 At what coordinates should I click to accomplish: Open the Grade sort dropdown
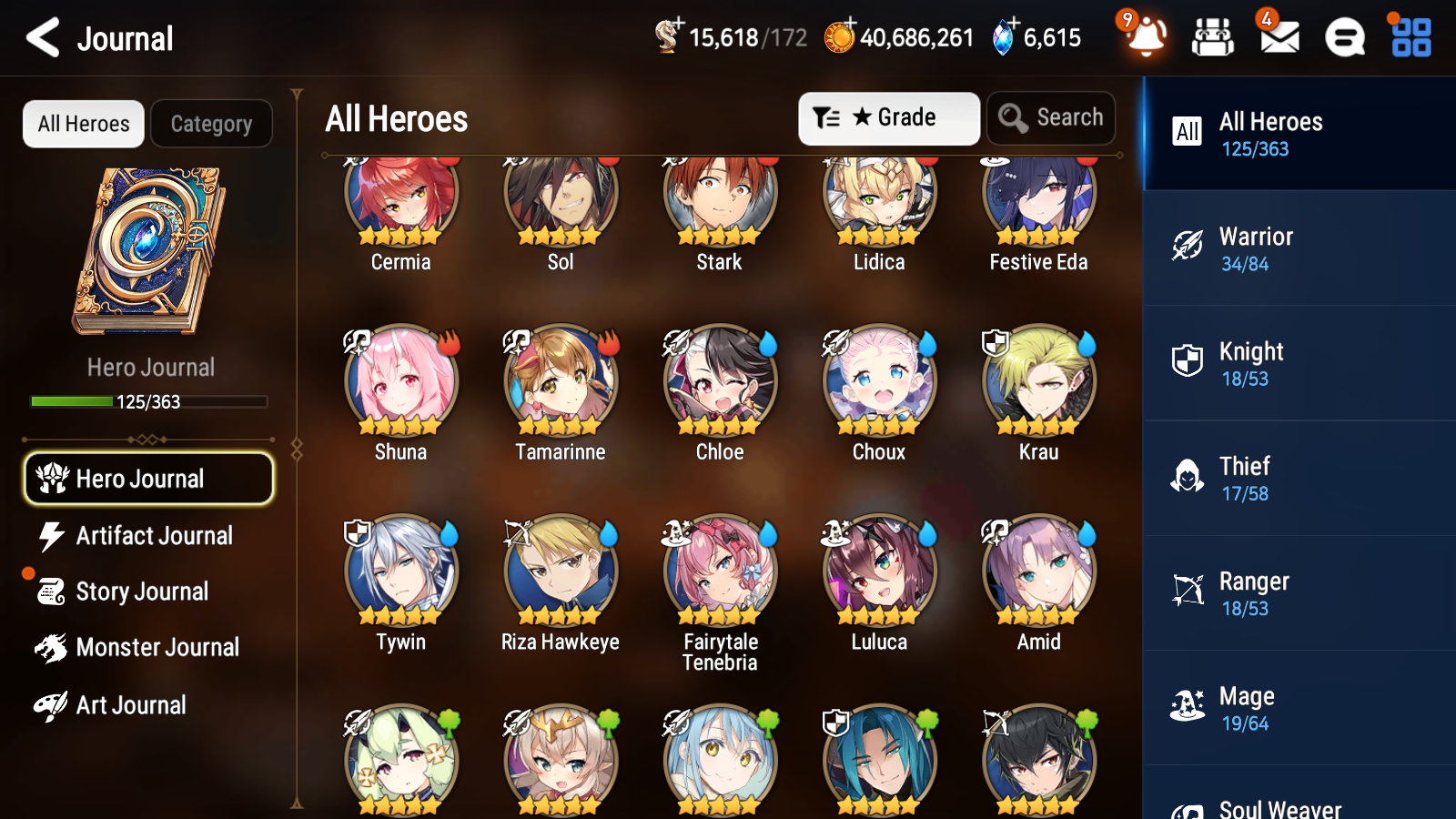pyautogui.click(x=887, y=117)
